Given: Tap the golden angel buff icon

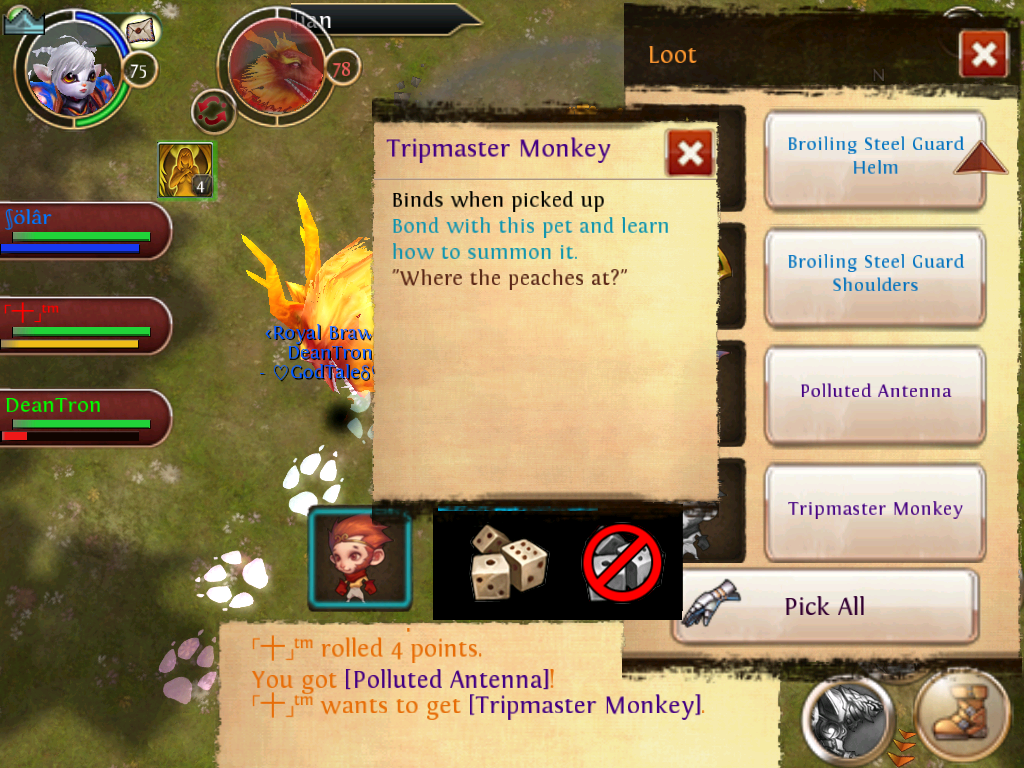Looking at the screenshot, I should click(x=185, y=170).
